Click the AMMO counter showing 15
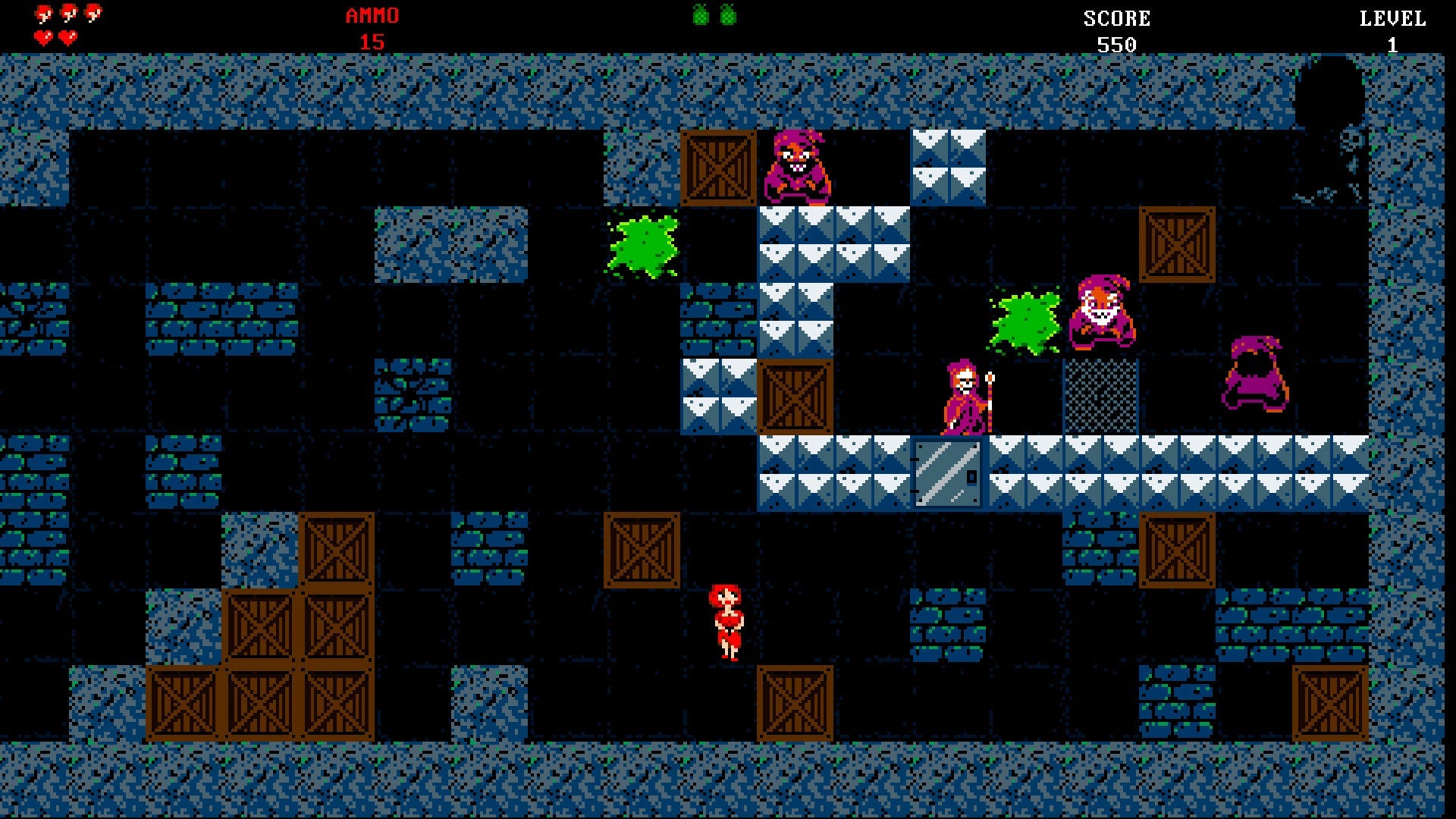The width and height of the screenshot is (1456, 819). tap(371, 23)
